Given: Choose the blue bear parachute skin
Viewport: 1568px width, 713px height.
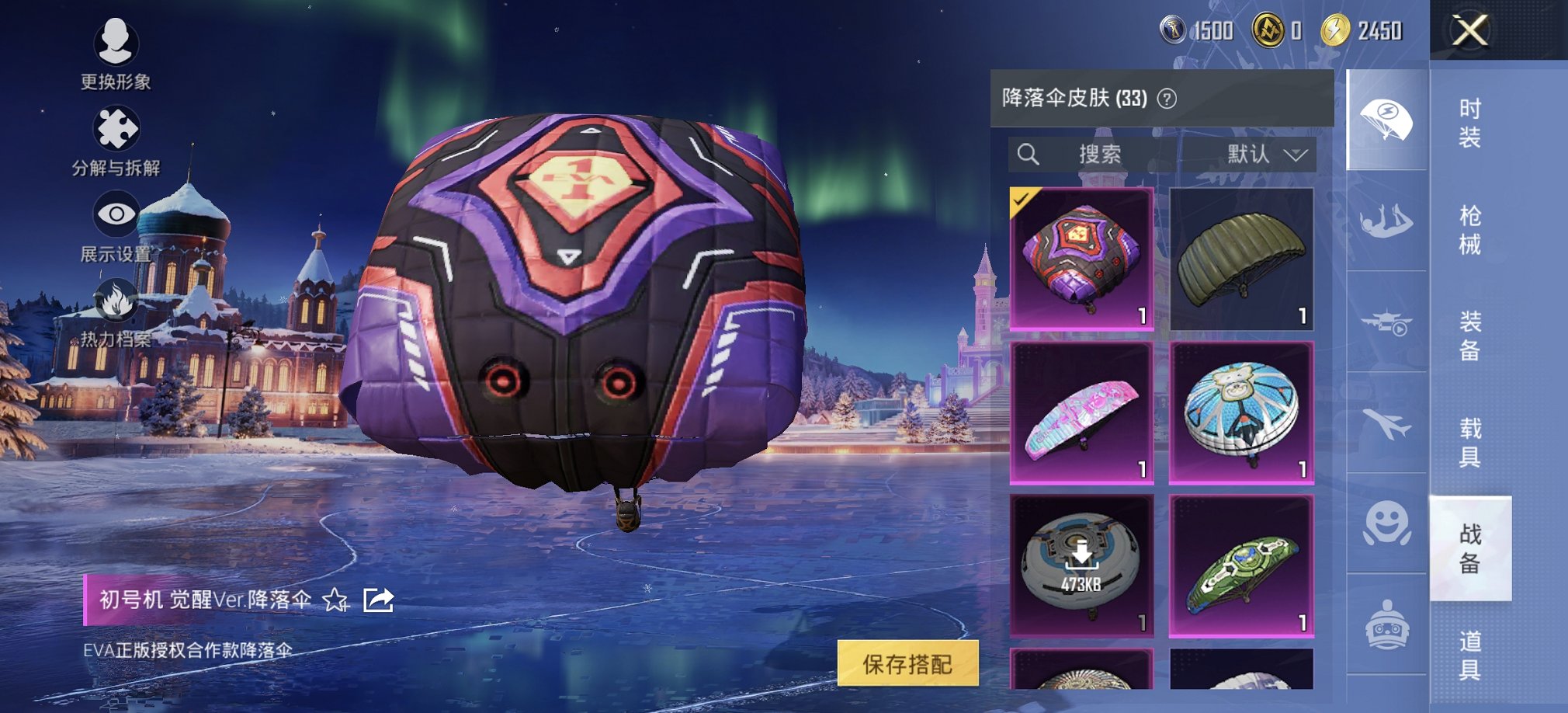Looking at the screenshot, I should [x=1241, y=413].
